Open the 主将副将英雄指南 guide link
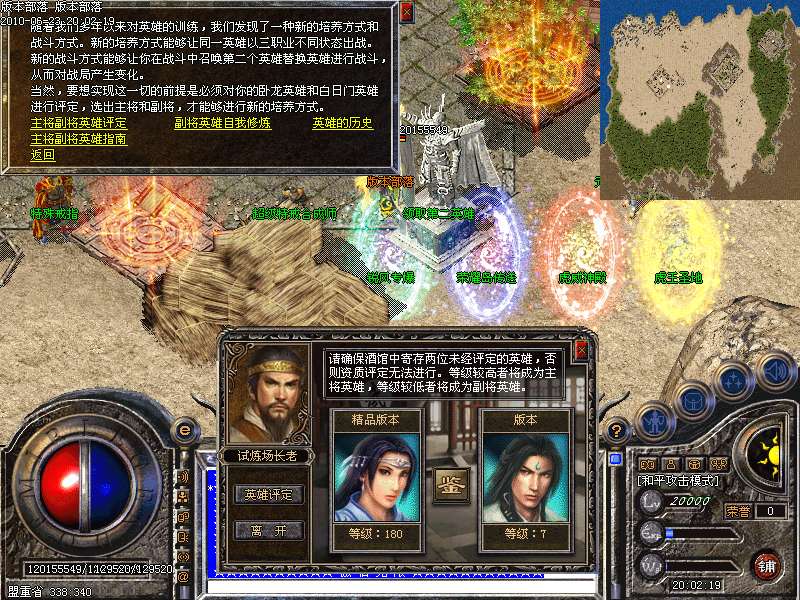Viewport: 800px width, 600px height. [x=79, y=139]
